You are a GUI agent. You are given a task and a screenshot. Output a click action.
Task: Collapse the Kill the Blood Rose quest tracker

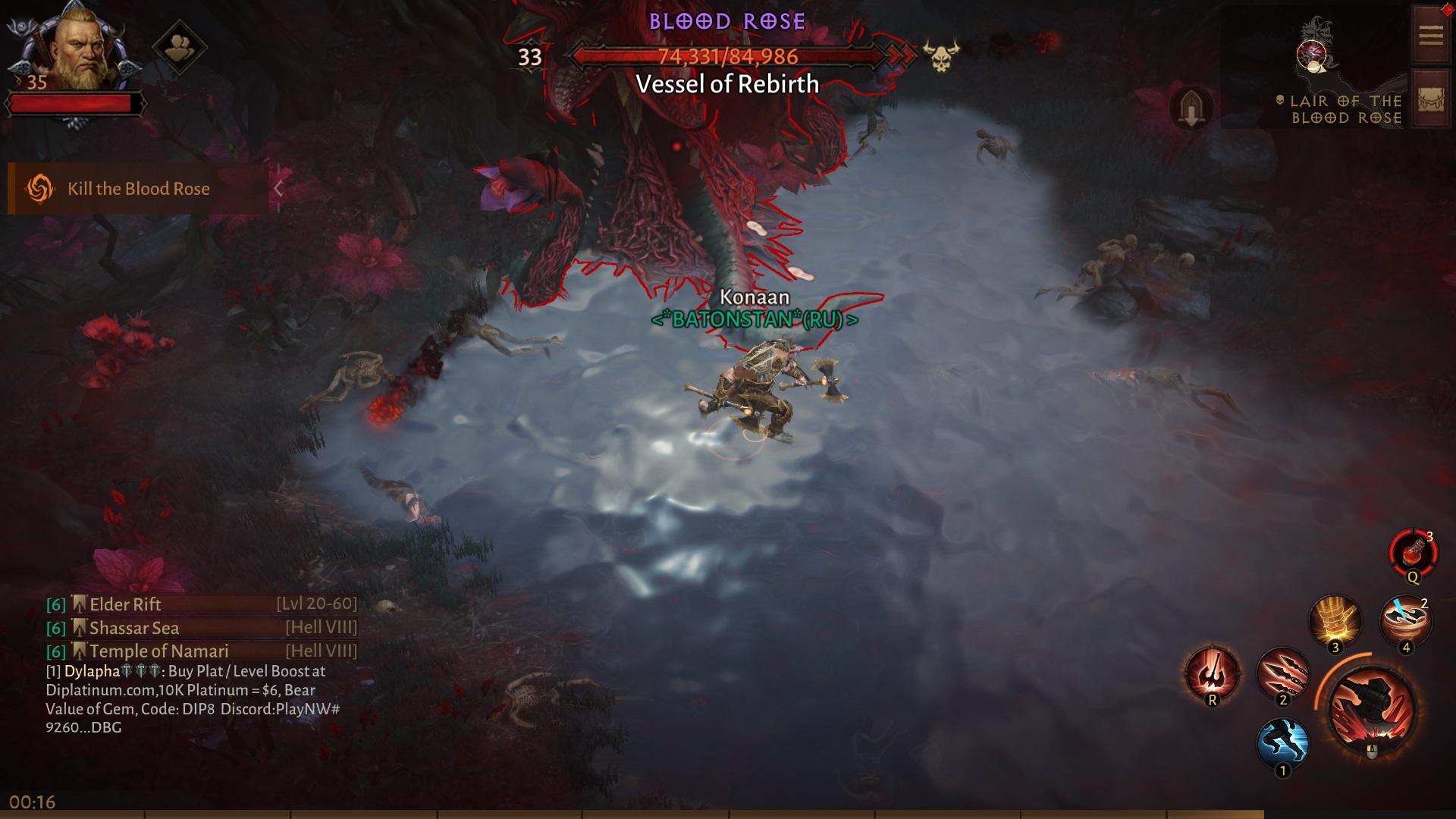click(279, 187)
